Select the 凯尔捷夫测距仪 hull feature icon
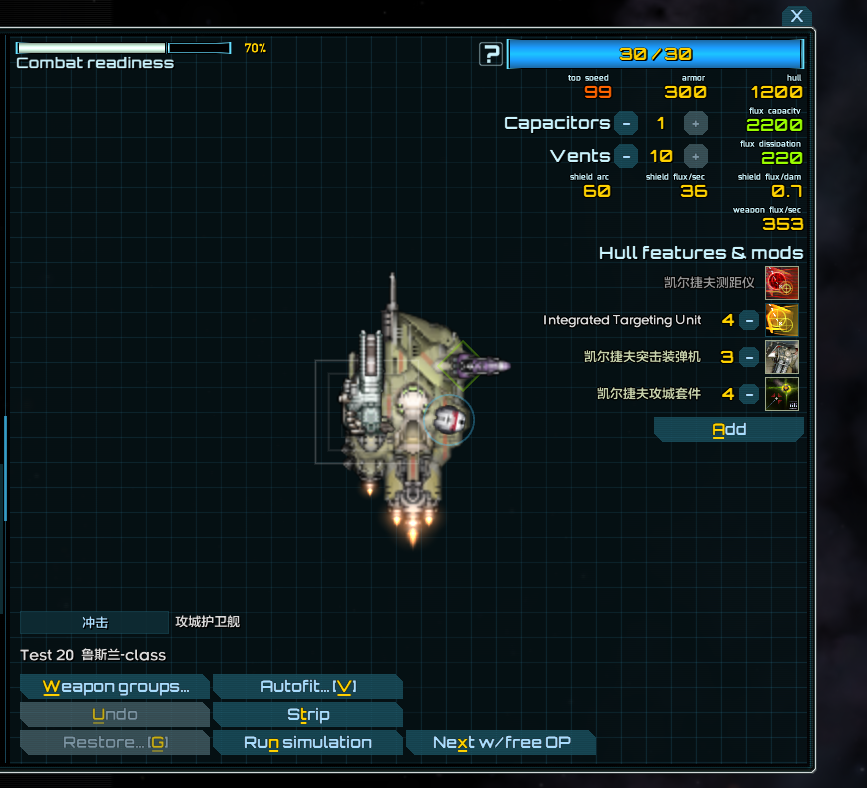Viewport: 867px width, 788px height. tap(782, 283)
